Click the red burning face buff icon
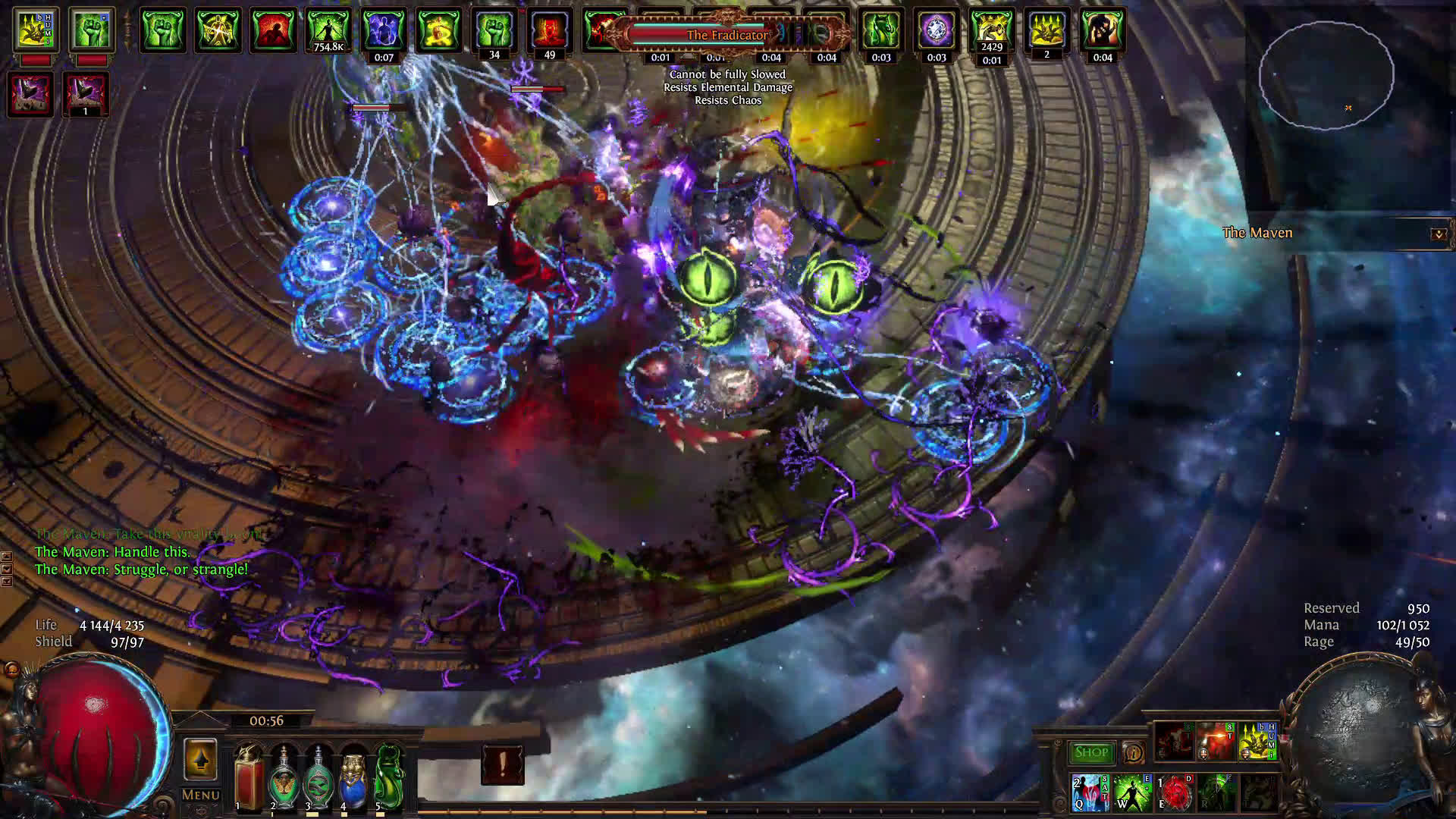This screenshot has height=819, width=1456. (550, 31)
